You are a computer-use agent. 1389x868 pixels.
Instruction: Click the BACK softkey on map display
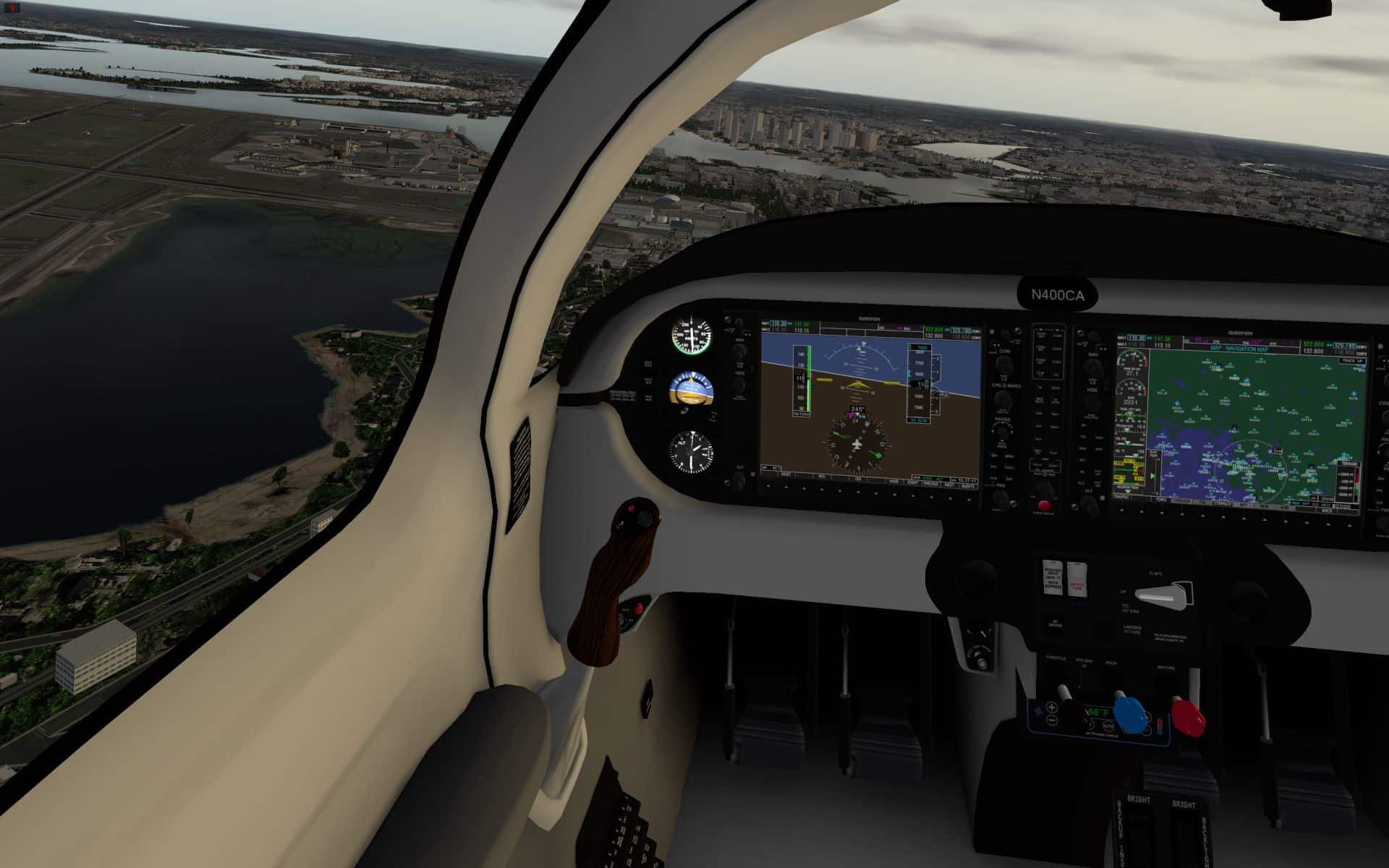click(x=1328, y=510)
